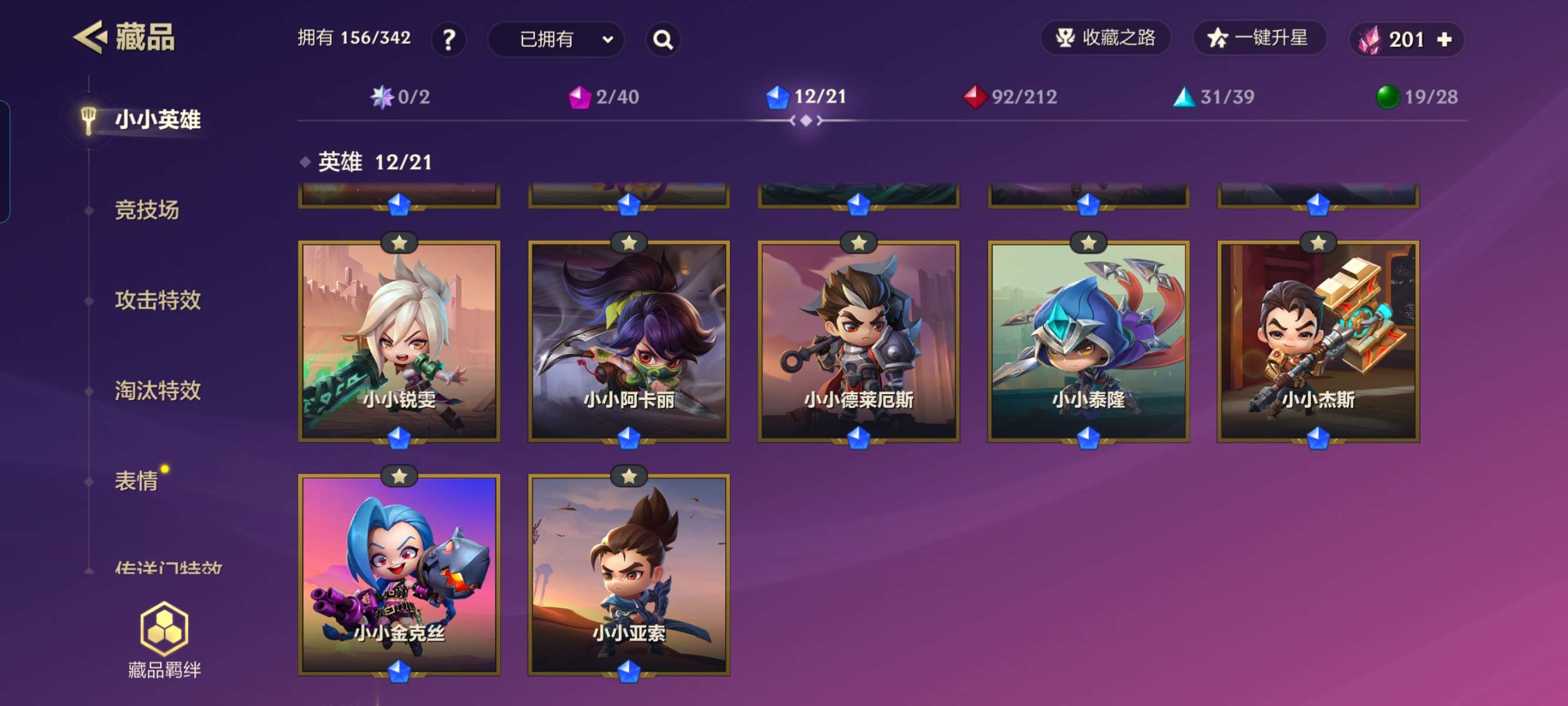Select the 小小锐雯 hero card

click(399, 341)
